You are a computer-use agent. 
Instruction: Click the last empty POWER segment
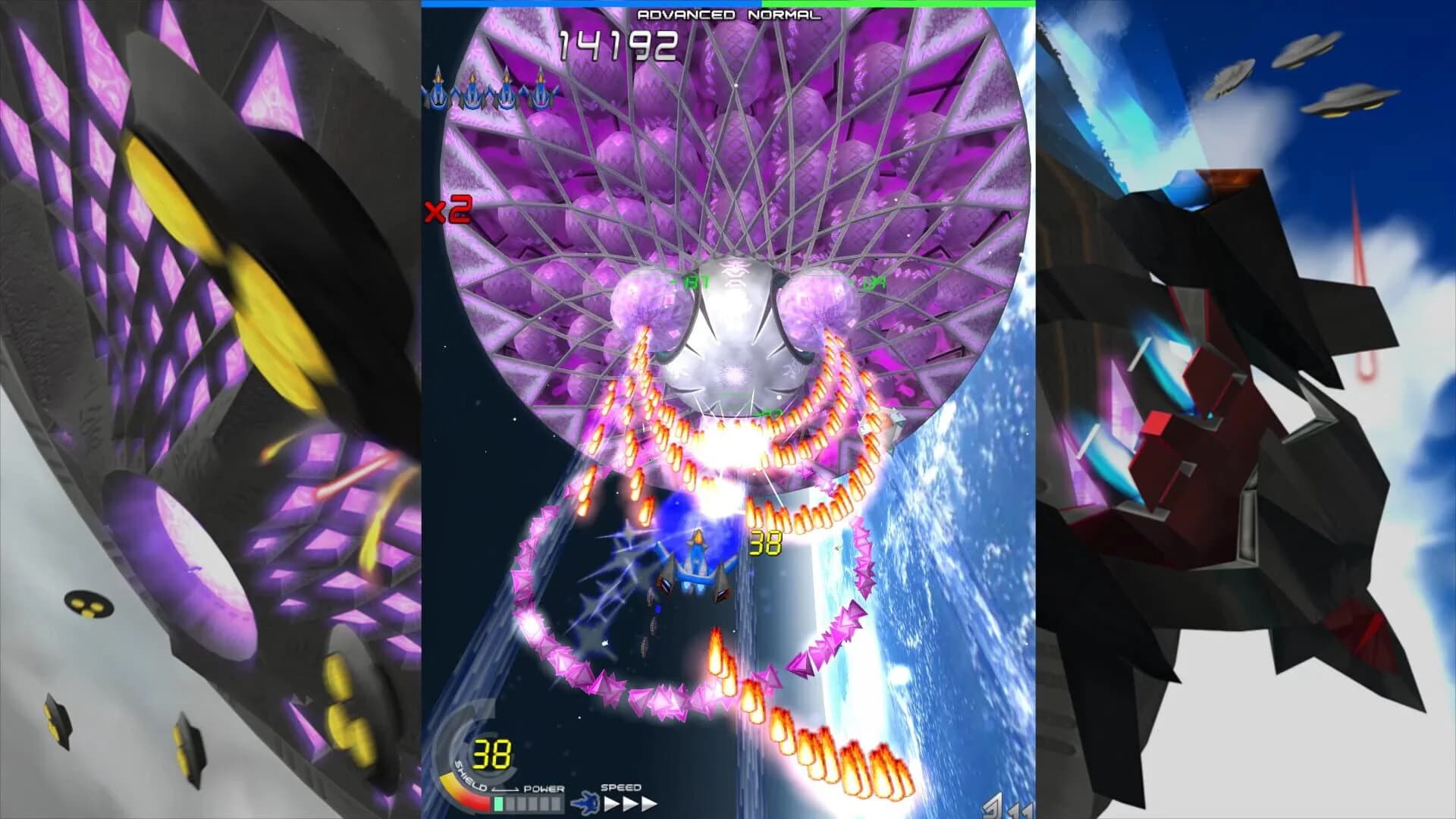pyautogui.click(x=557, y=804)
